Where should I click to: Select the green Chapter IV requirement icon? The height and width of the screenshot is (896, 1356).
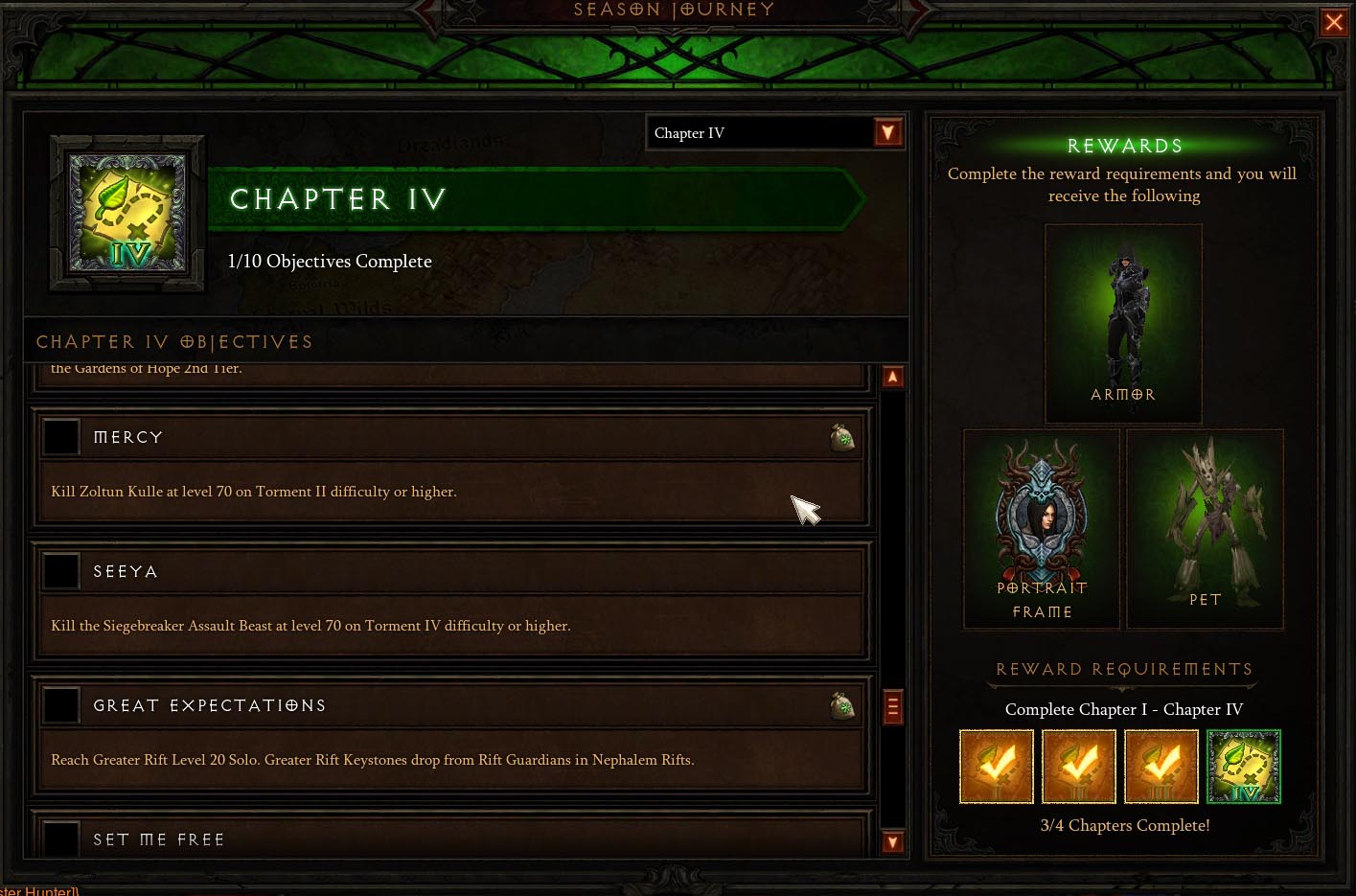click(x=1244, y=767)
